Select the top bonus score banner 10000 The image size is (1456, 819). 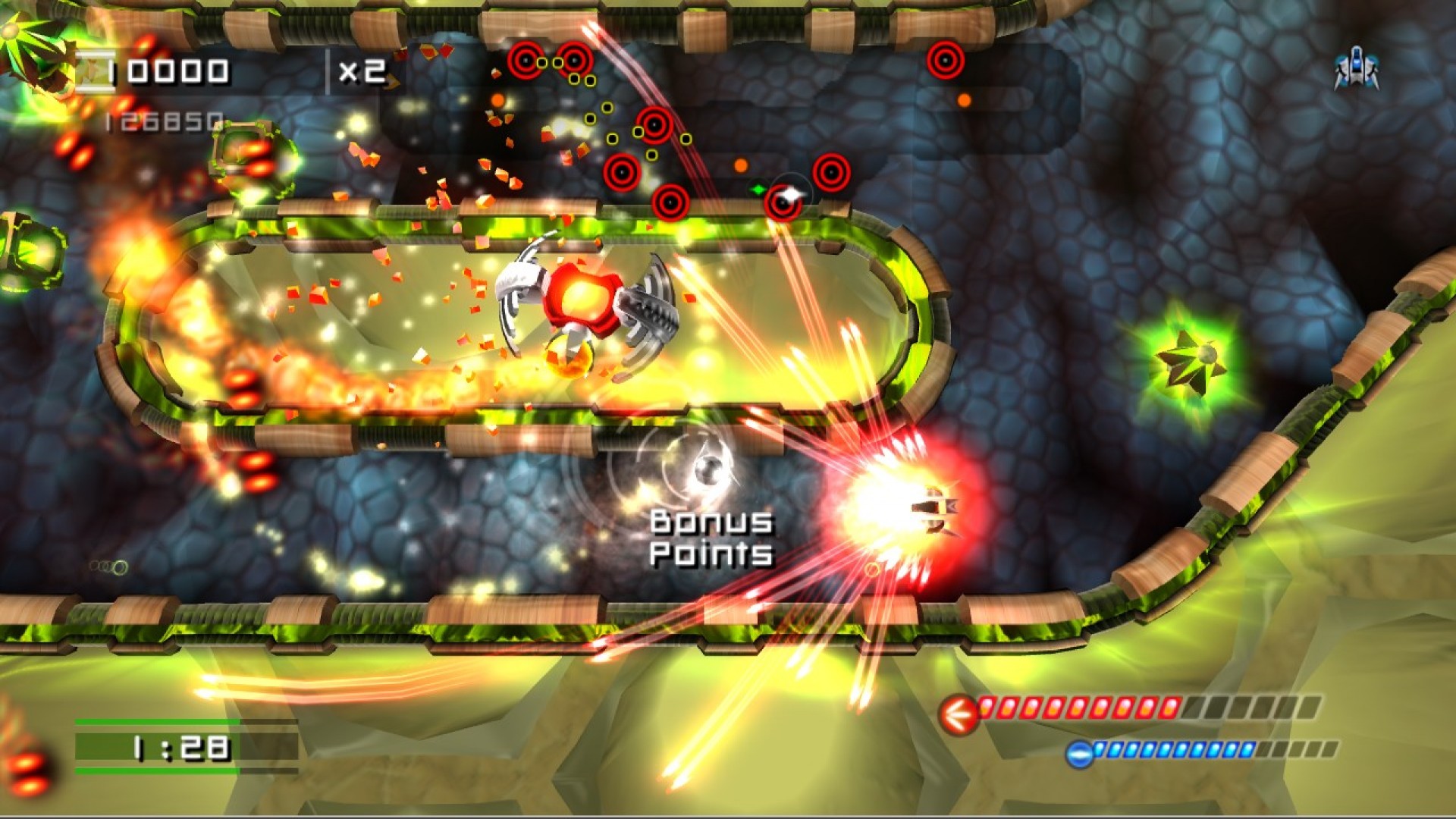(170, 70)
